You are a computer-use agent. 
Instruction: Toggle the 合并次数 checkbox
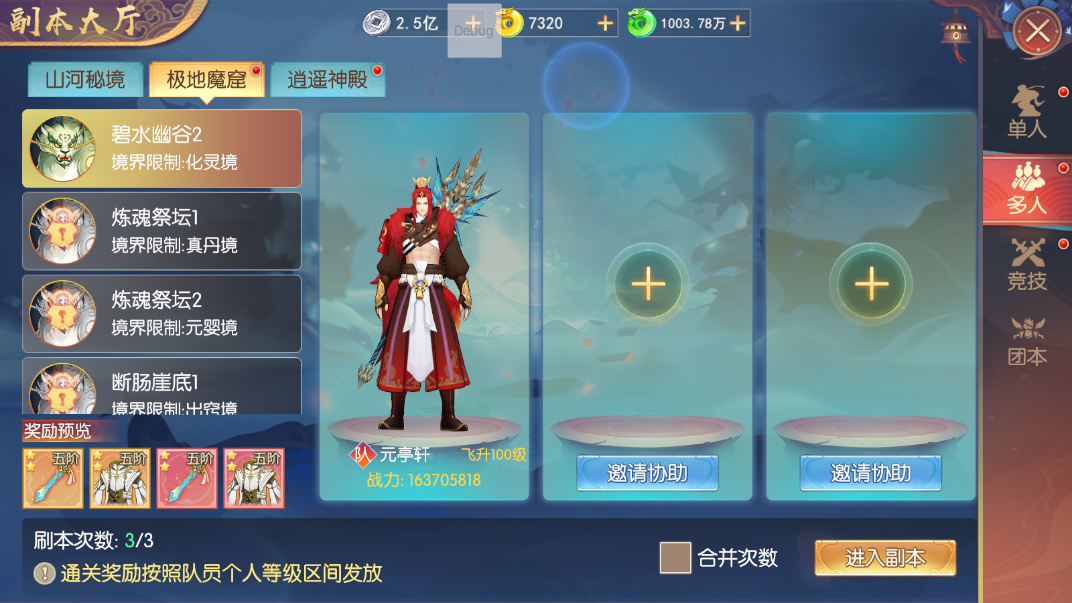pyautogui.click(x=675, y=558)
